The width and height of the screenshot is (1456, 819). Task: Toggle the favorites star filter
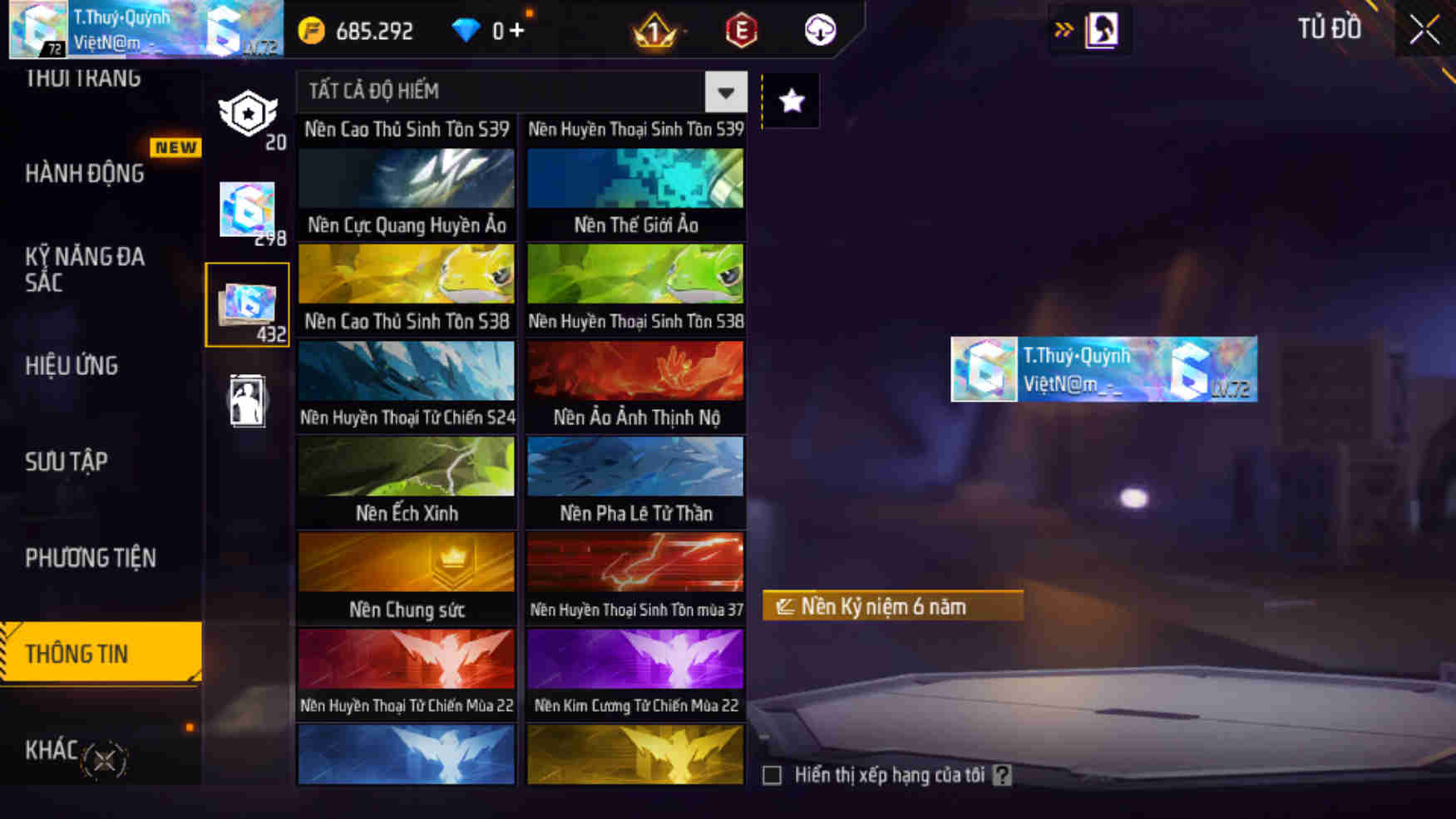tap(790, 100)
